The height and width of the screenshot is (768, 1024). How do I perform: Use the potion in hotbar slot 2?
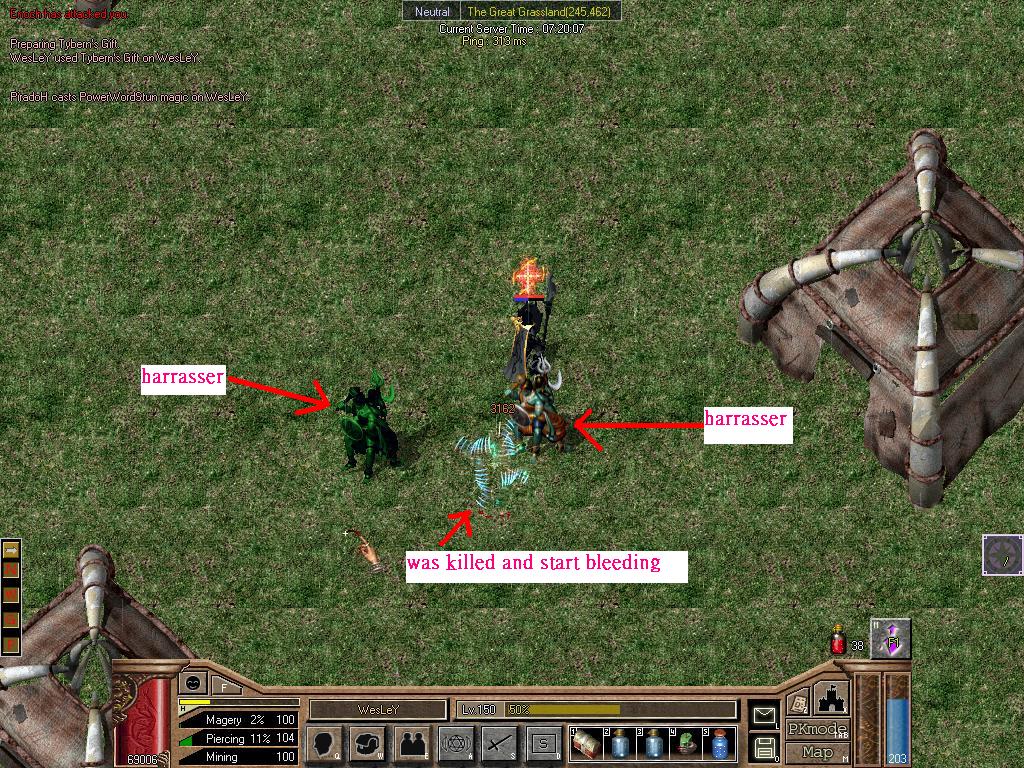click(x=619, y=744)
